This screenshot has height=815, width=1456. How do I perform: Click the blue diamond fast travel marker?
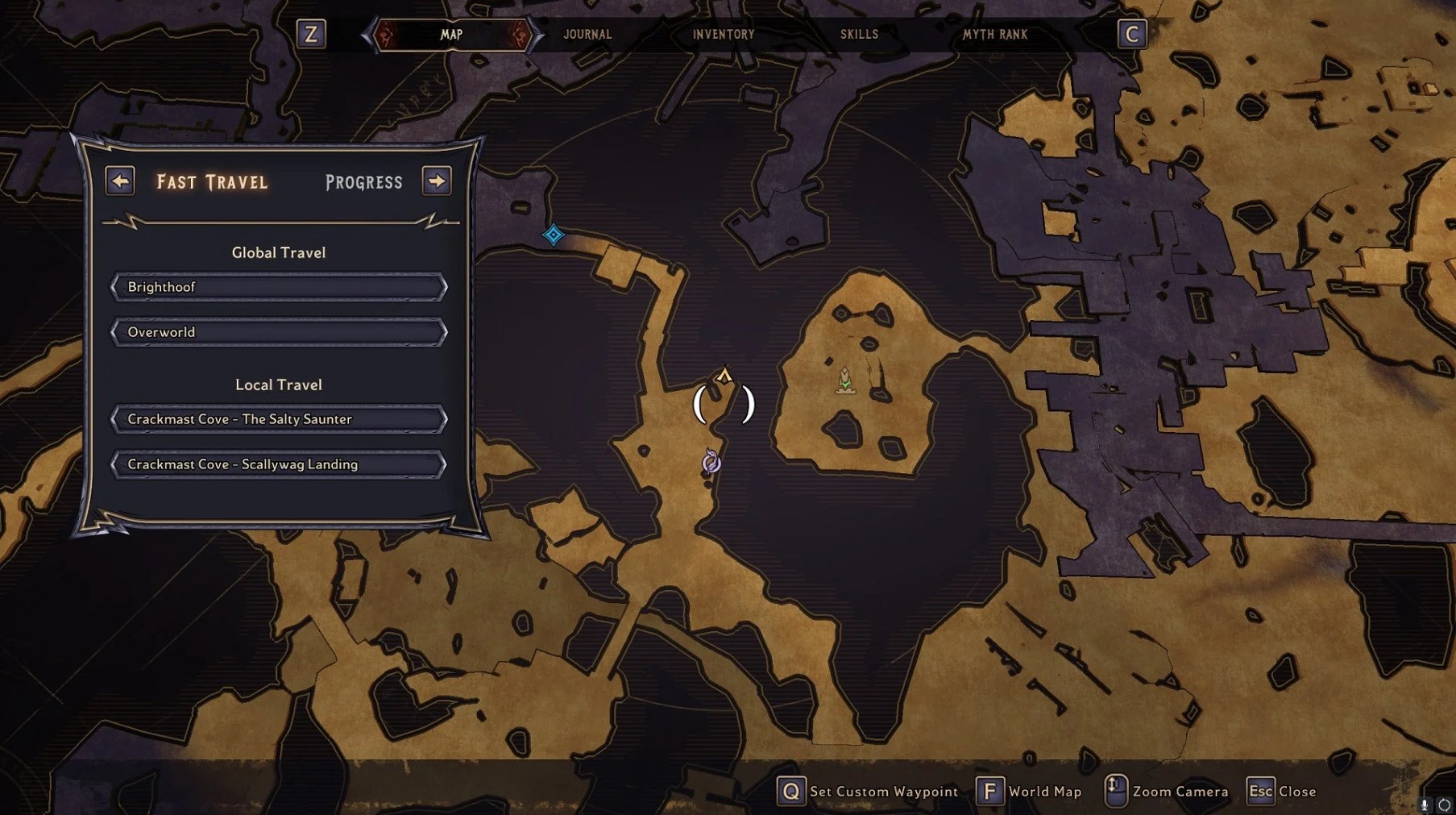(554, 235)
